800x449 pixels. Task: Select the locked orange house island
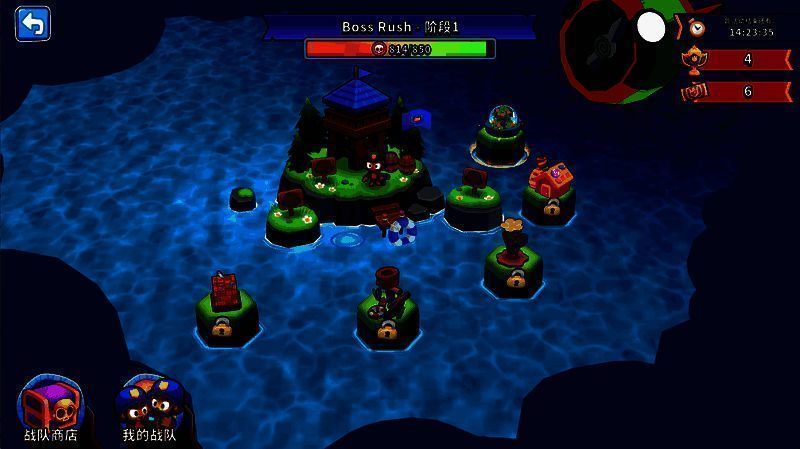click(x=548, y=192)
